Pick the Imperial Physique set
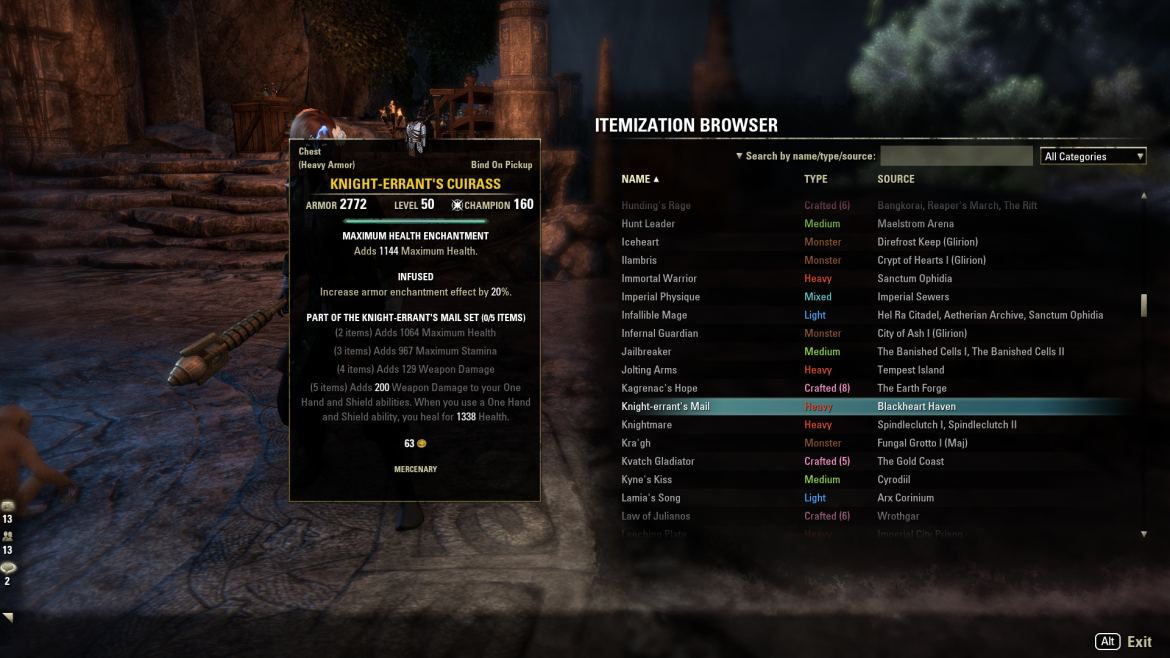 click(660, 297)
